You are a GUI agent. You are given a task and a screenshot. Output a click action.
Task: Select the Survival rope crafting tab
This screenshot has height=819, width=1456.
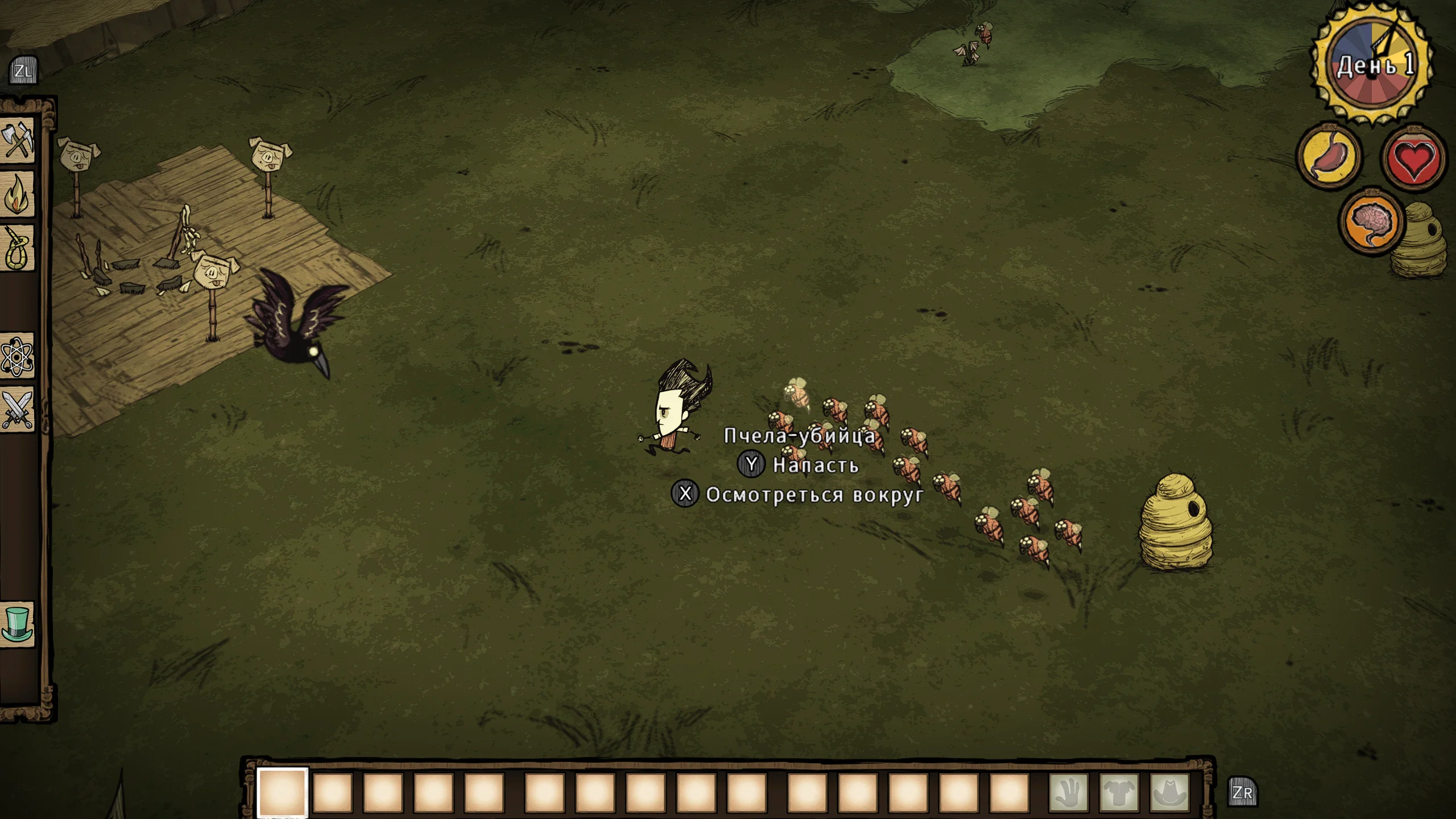pyautogui.click(x=18, y=249)
